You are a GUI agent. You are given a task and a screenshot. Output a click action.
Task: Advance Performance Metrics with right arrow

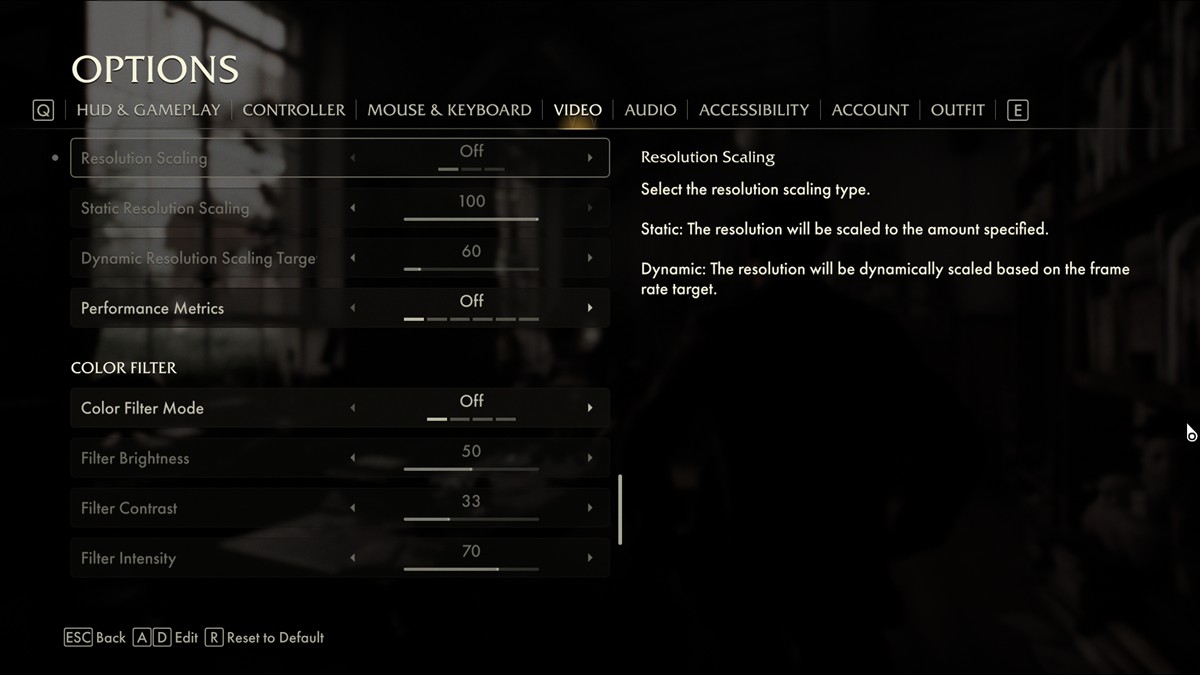(590, 308)
